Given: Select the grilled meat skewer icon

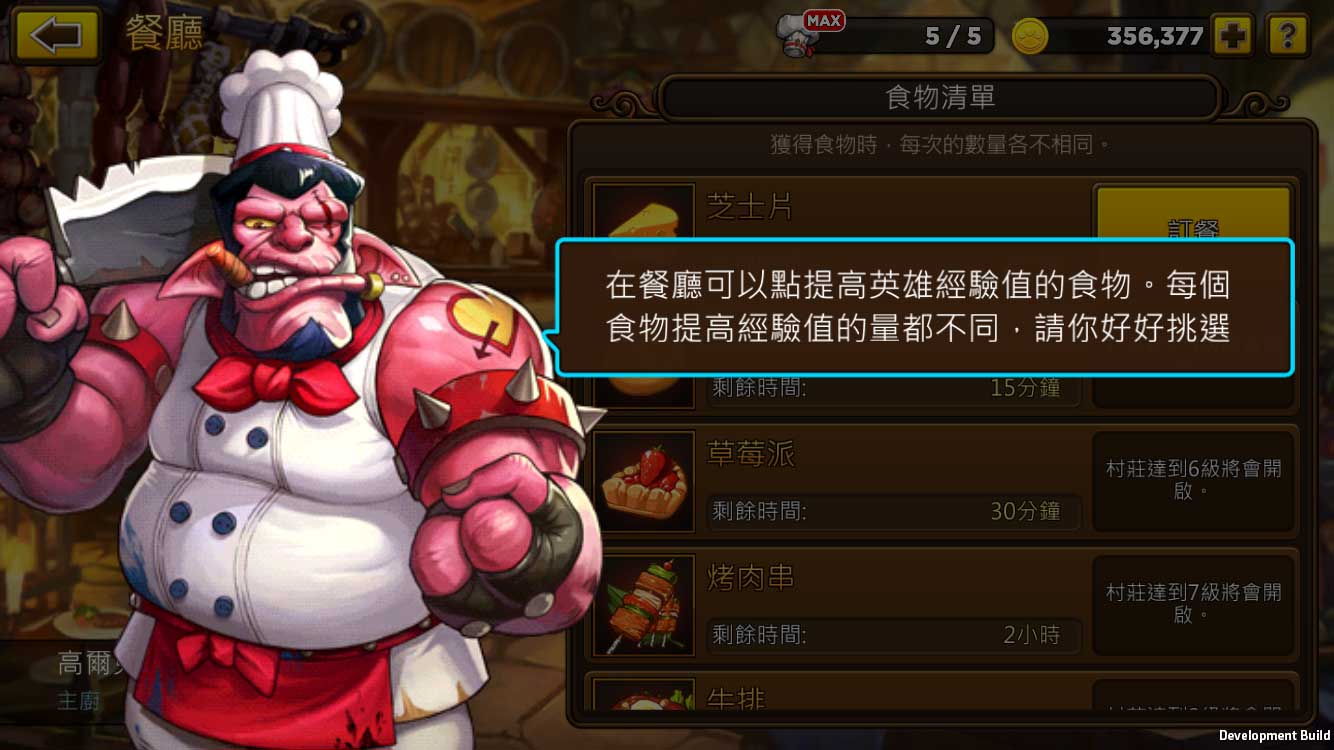Looking at the screenshot, I should pos(643,605).
